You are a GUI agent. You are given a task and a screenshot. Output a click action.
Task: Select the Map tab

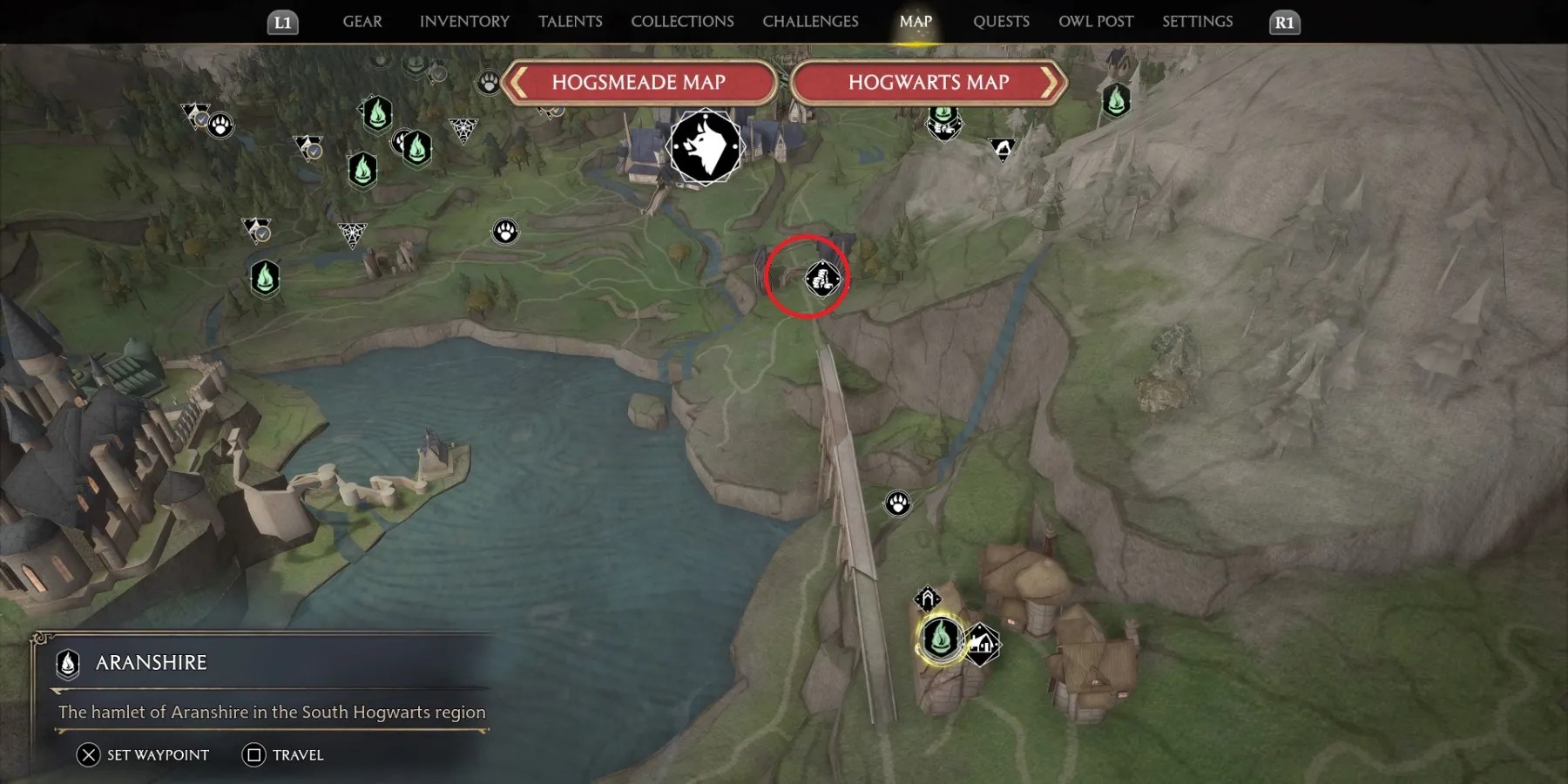pyautogui.click(x=916, y=22)
